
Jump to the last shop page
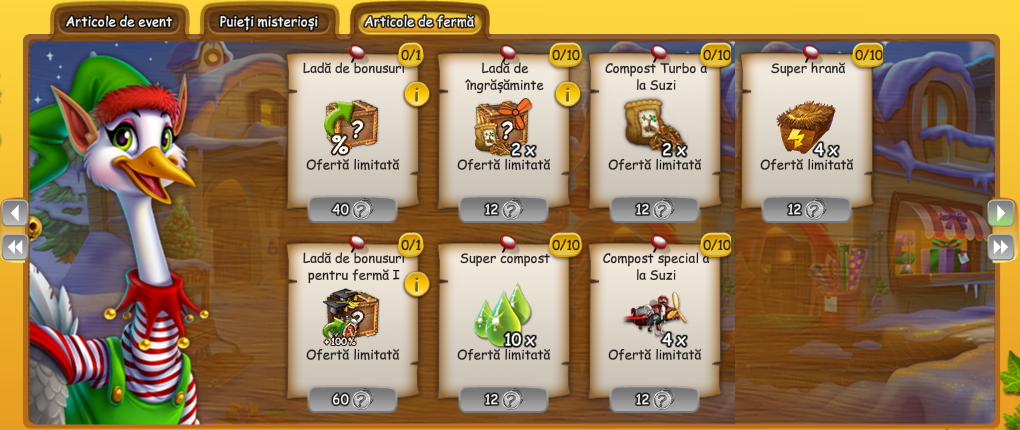tap(1001, 247)
